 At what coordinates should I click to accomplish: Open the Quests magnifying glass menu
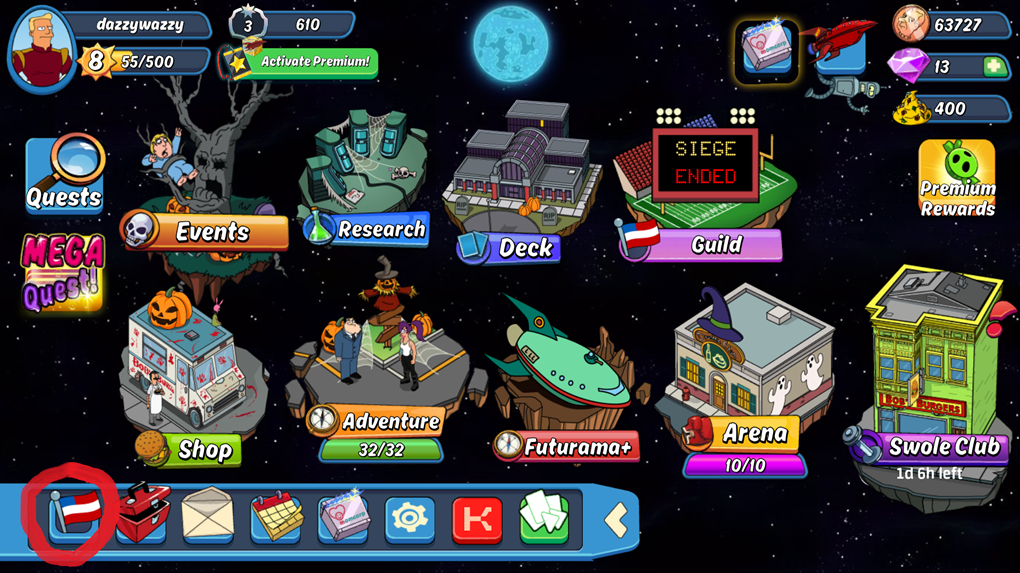click(x=64, y=176)
